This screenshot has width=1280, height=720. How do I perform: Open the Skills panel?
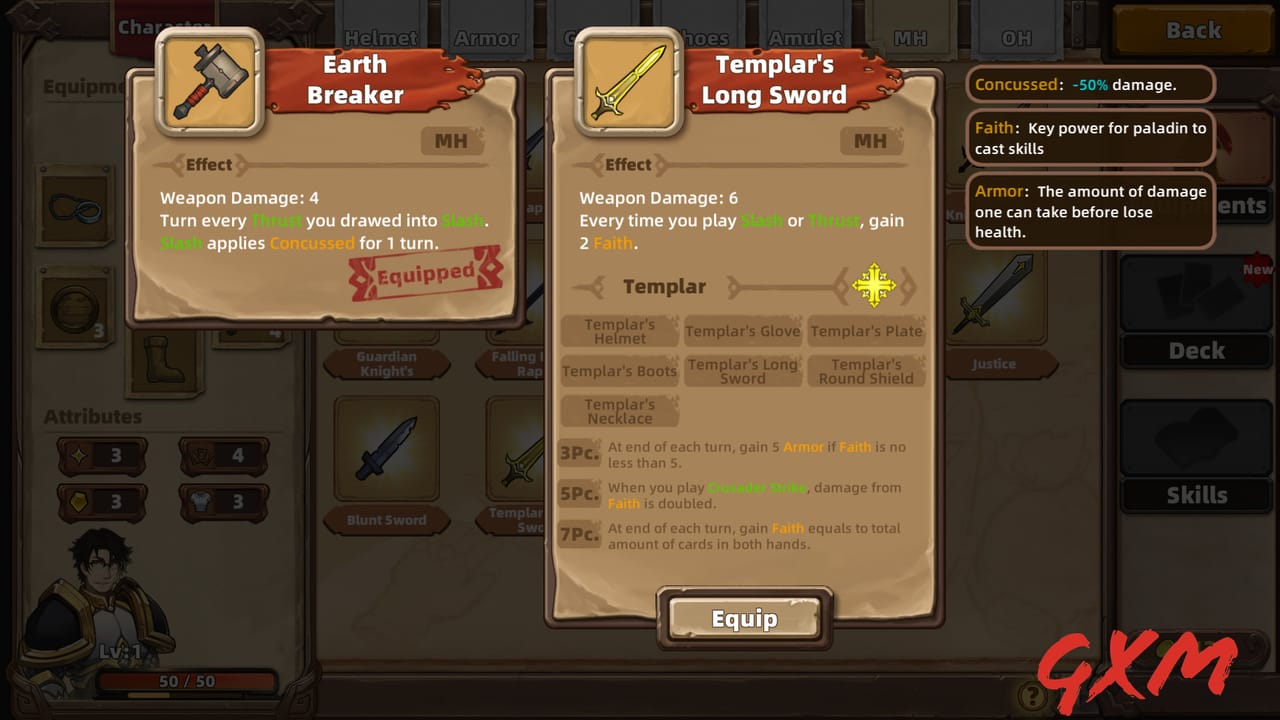pyautogui.click(x=1196, y=494)
